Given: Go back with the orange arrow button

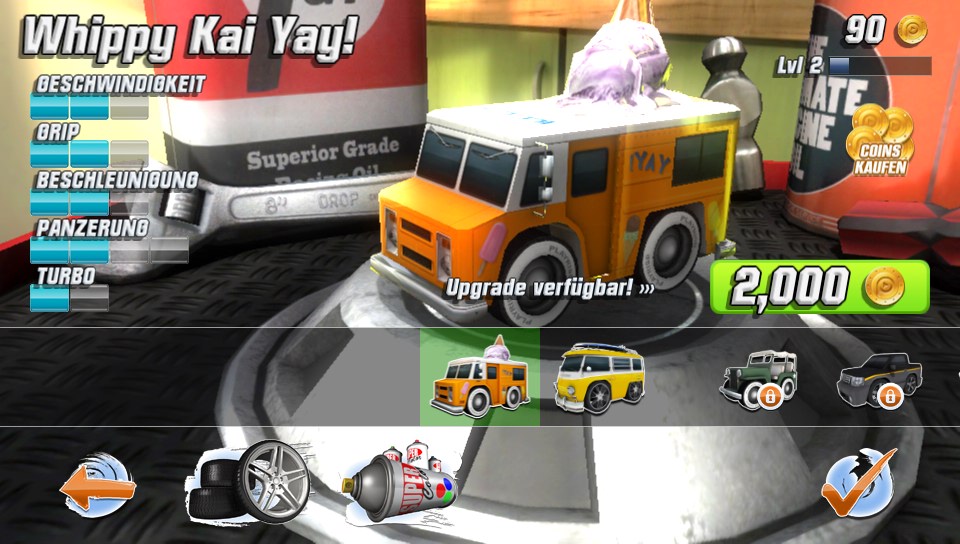Looking at the screenshot, I should pyautogui.click(x=98, y=489).
